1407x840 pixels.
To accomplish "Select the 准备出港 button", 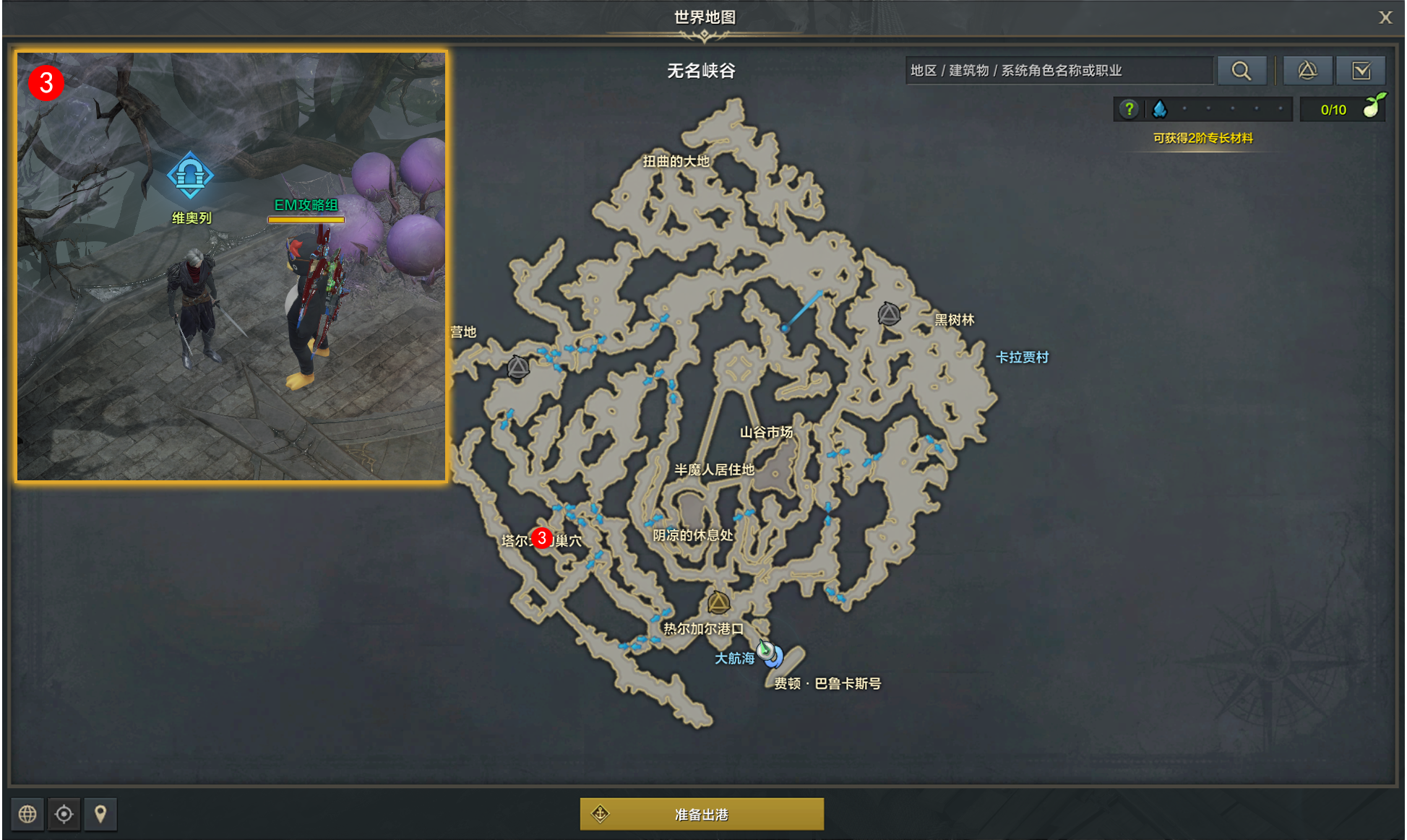I will [x=701, y=814].
